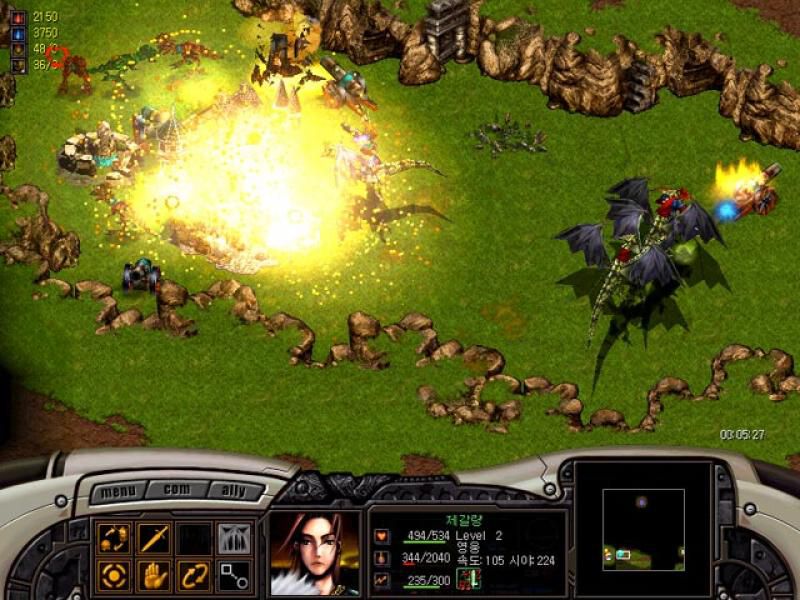Activate the sword attack command
This screenshot has height=600, width=800.
click(154, 539)
